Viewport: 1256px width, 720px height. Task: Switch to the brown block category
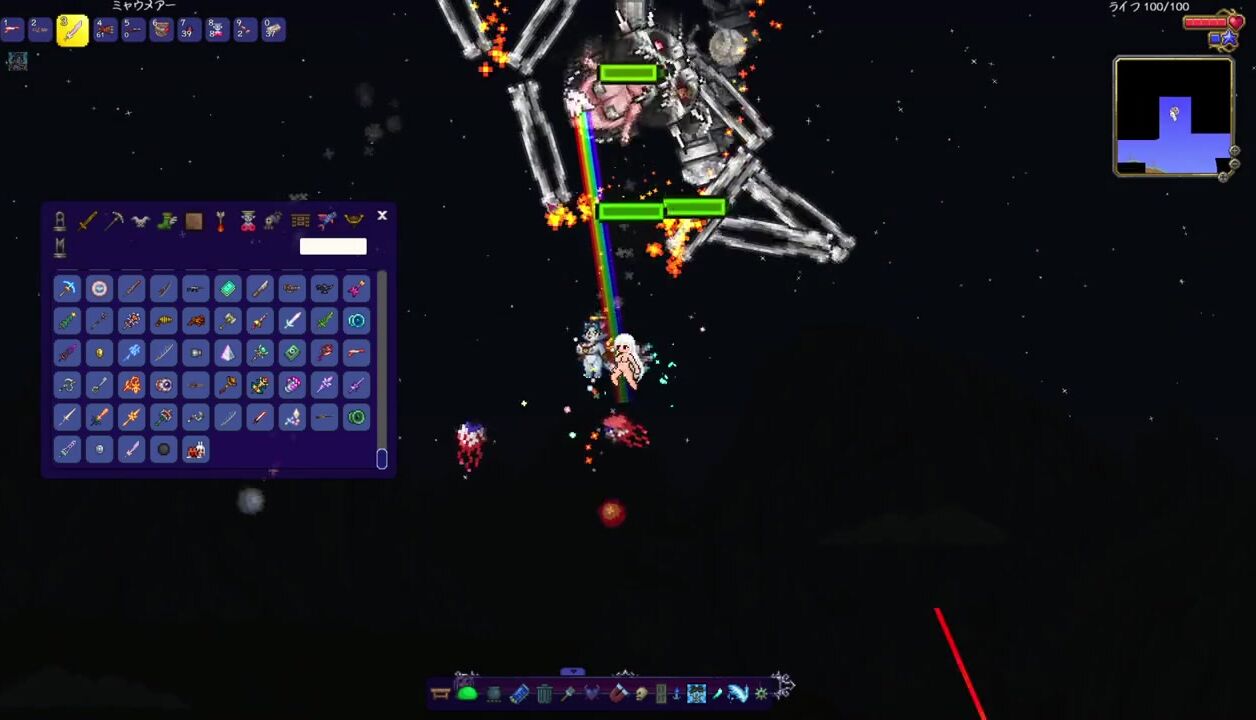point(194,221)
